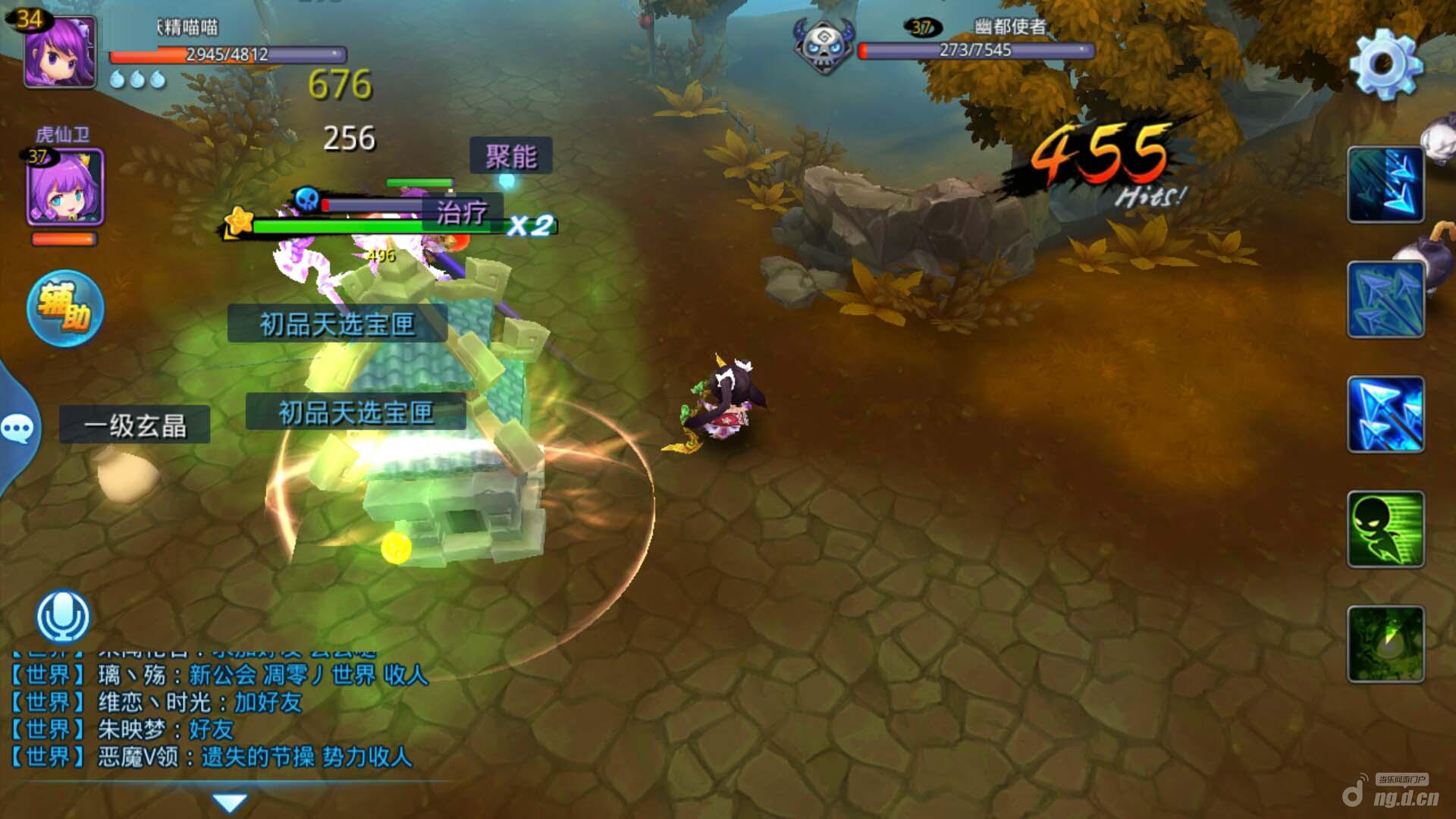Viewport: 1456px width, 819px height.
Task: Pick up the 一级玄晶 loot label
Action: [135, 425]
